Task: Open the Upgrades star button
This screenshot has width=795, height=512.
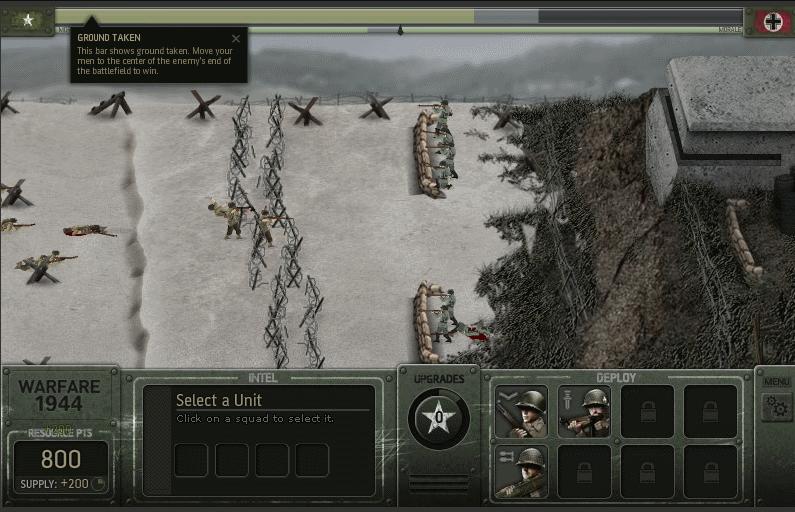Action: click(x=439, y=418)
